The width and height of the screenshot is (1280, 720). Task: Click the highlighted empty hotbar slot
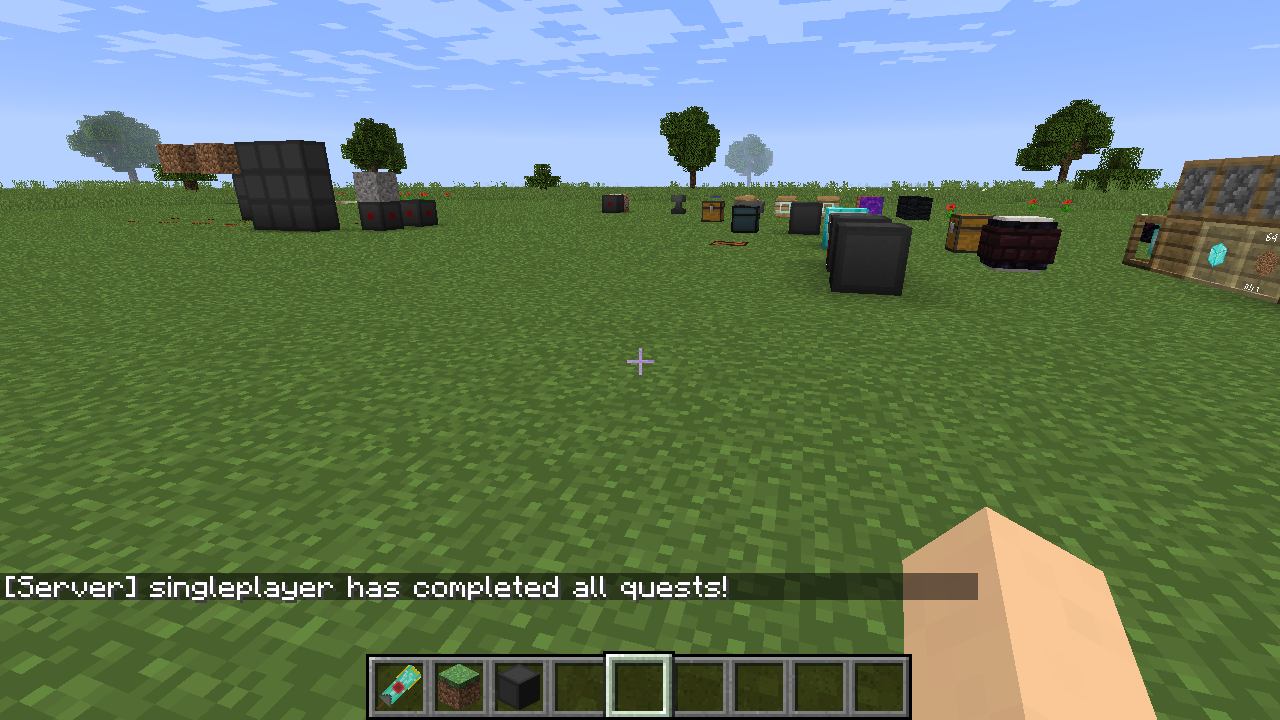(639, 687)
